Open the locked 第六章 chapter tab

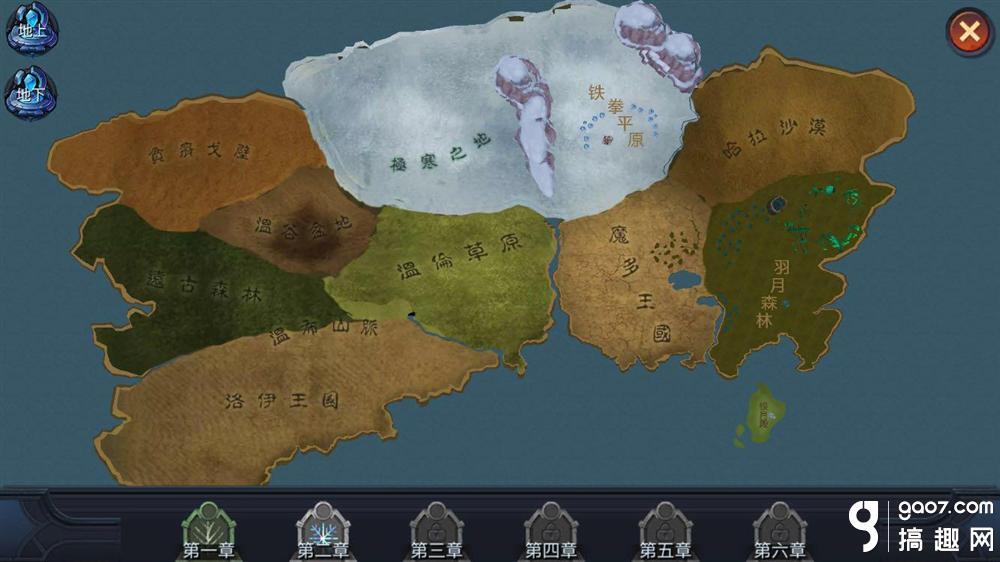point(780,532)
